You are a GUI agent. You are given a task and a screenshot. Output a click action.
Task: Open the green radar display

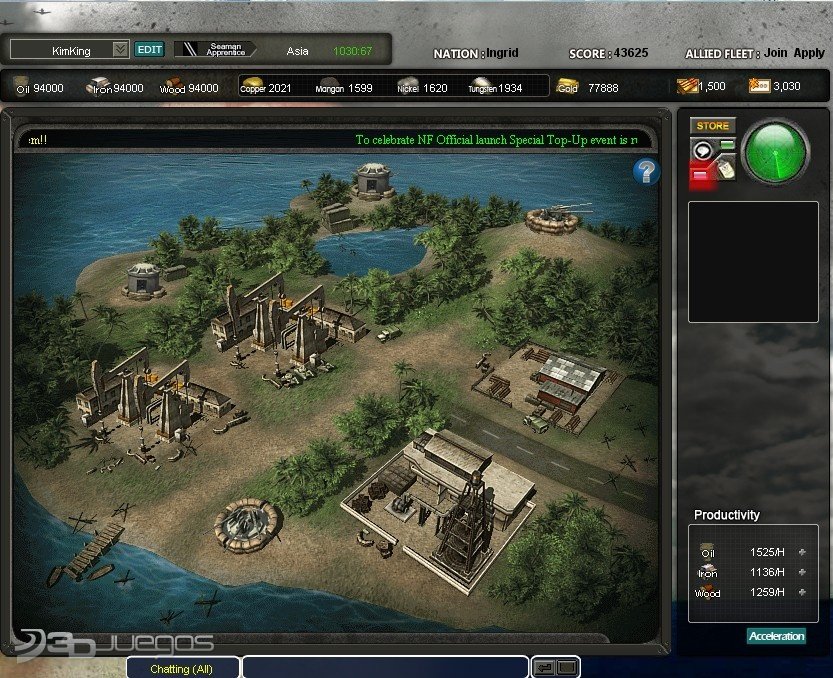click(x=776, y=151)
